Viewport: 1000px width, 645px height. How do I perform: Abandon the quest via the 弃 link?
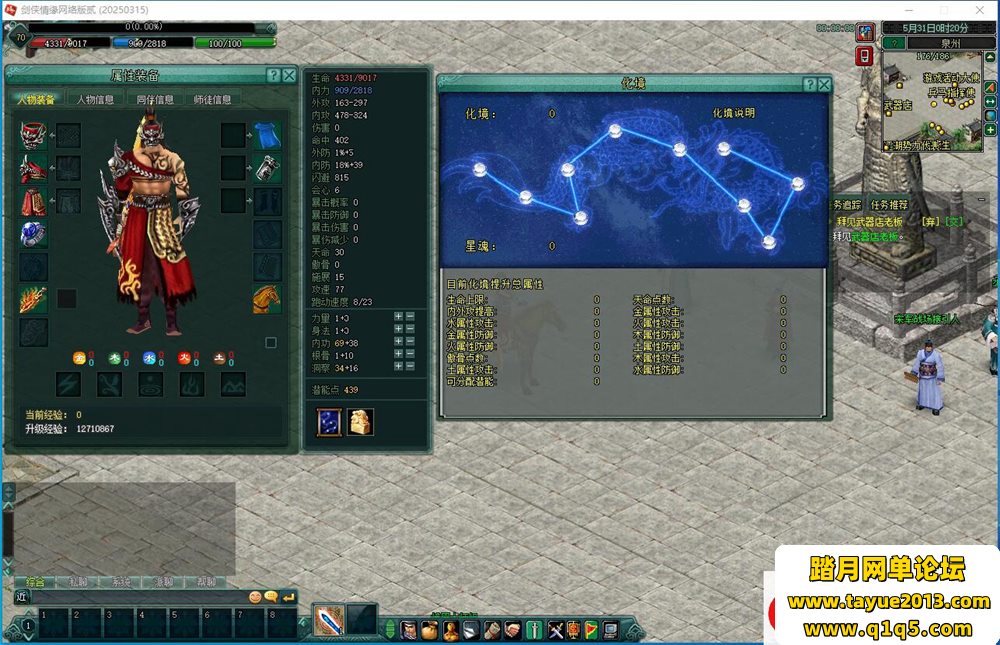(x=928, y=221)
